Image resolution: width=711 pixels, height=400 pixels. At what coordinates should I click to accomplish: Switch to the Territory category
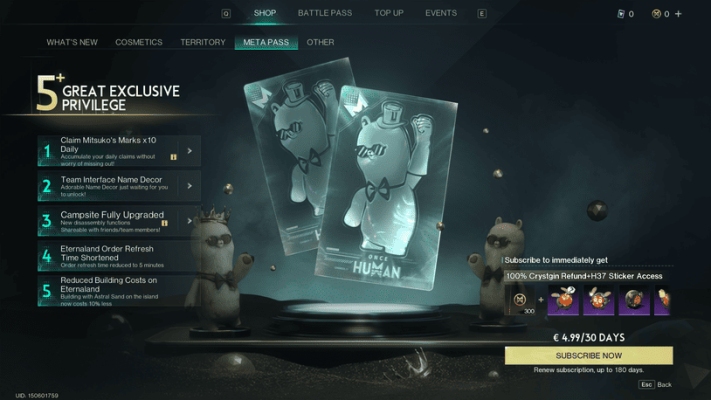coord(203,42)
